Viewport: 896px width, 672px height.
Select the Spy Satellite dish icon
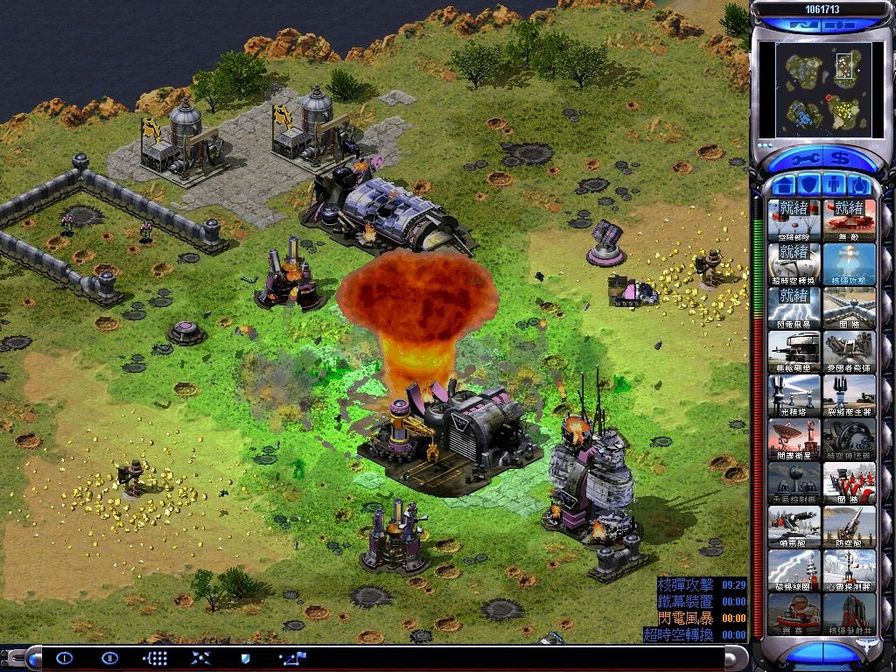(795, 438)
